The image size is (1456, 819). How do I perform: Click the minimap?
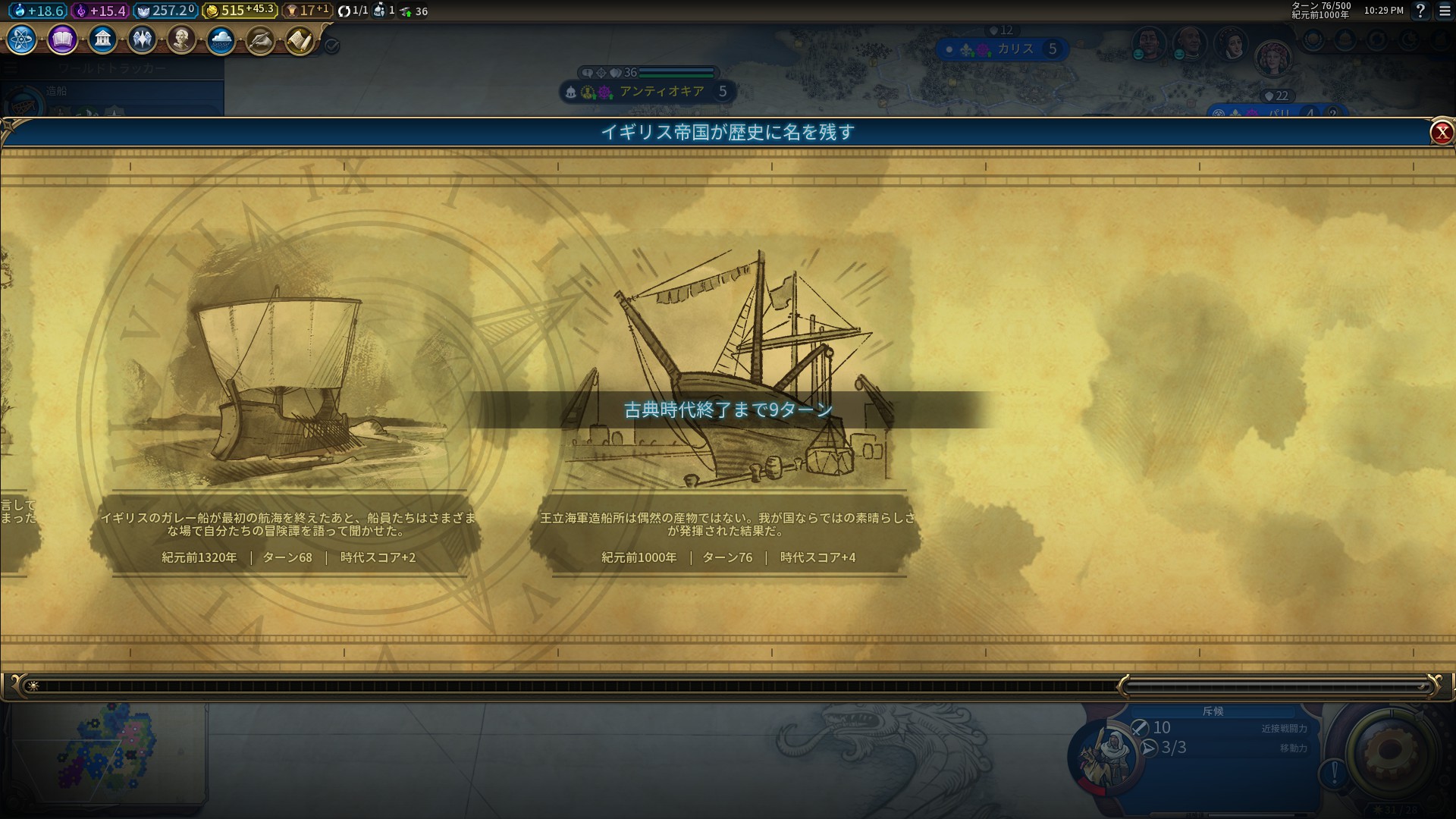[x=106, y=755]
